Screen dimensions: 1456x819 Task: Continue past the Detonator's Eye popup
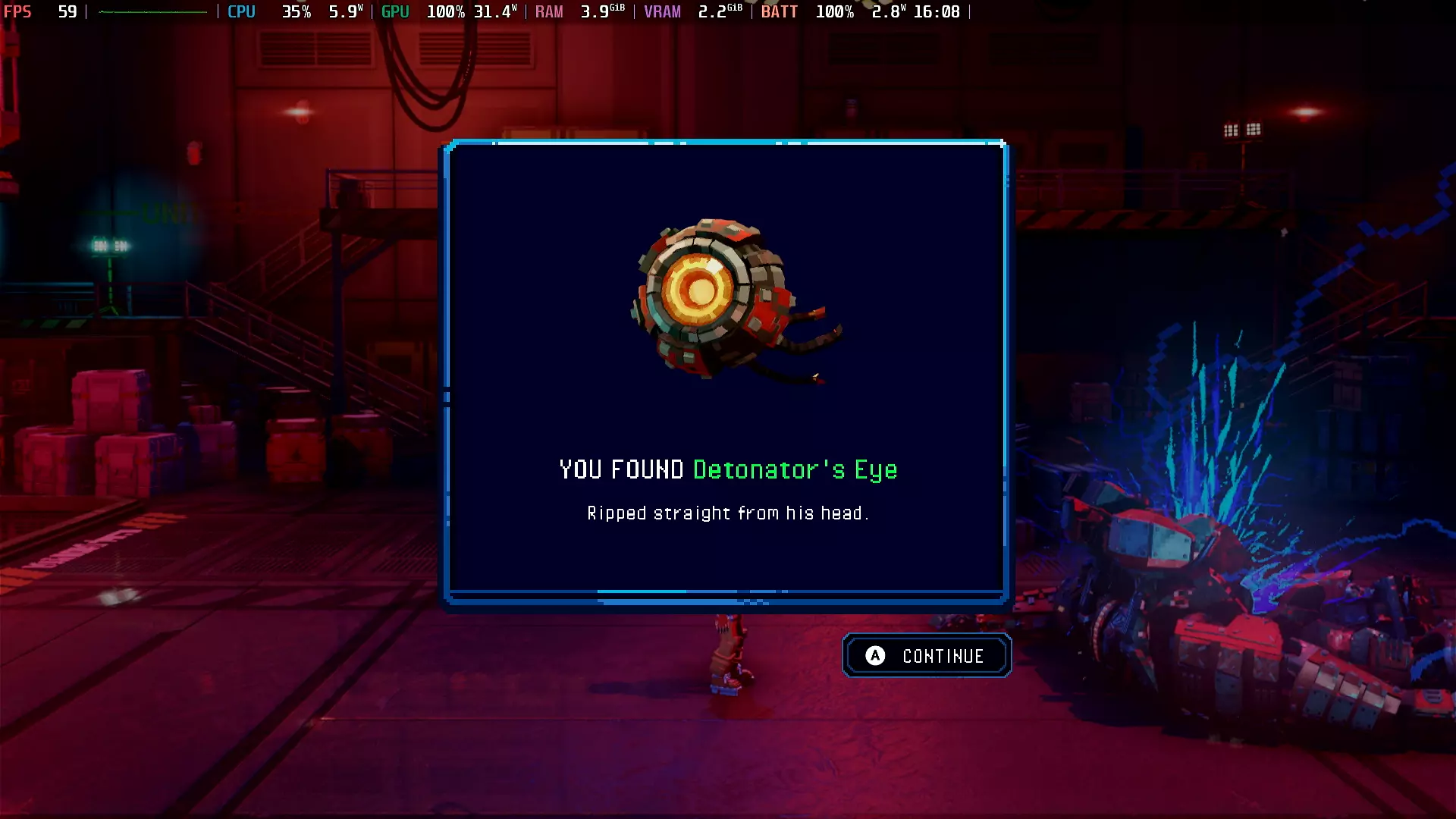(927, 656)
